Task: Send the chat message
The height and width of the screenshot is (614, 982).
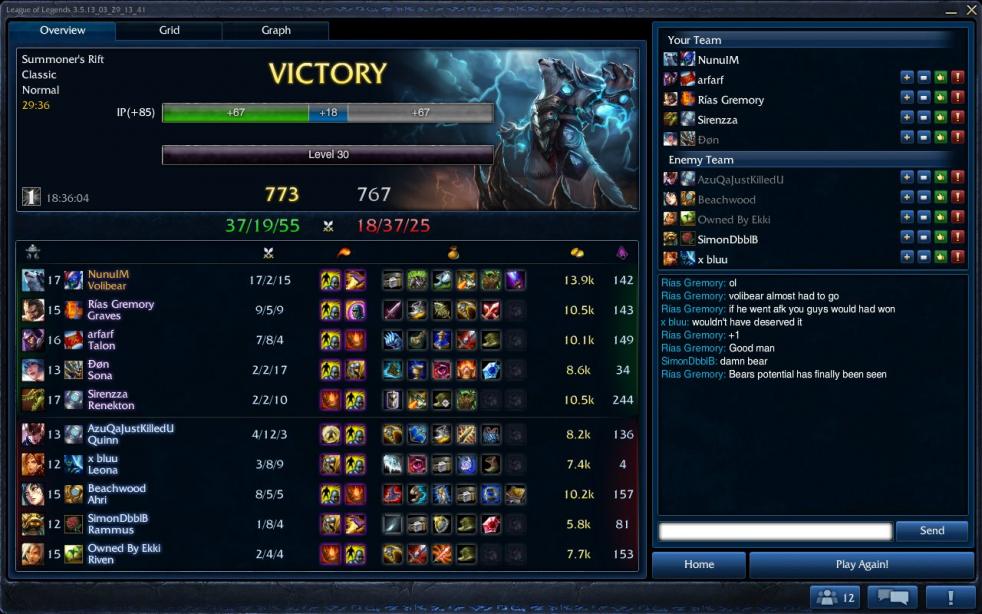Action: pos(931,531)
